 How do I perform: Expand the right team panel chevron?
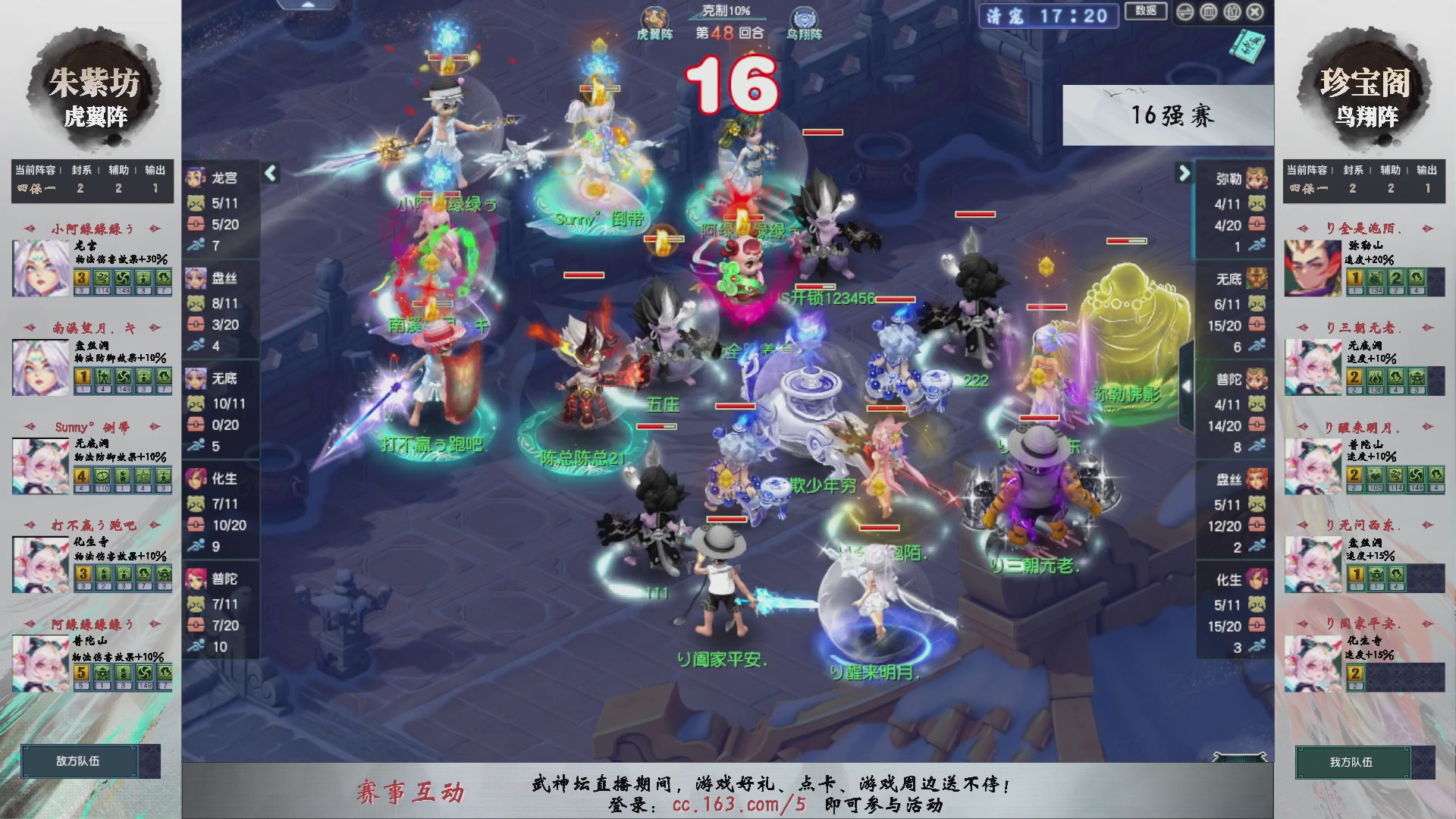tap(1183, 173)
